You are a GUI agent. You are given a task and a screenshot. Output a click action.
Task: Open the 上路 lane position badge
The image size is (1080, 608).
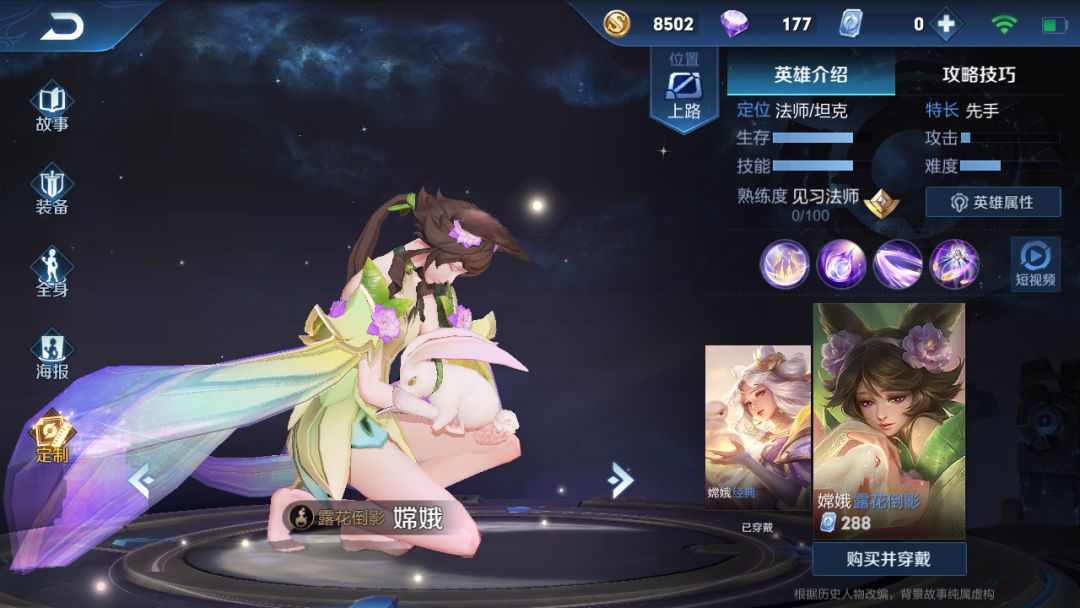click(x=684, y=88)
